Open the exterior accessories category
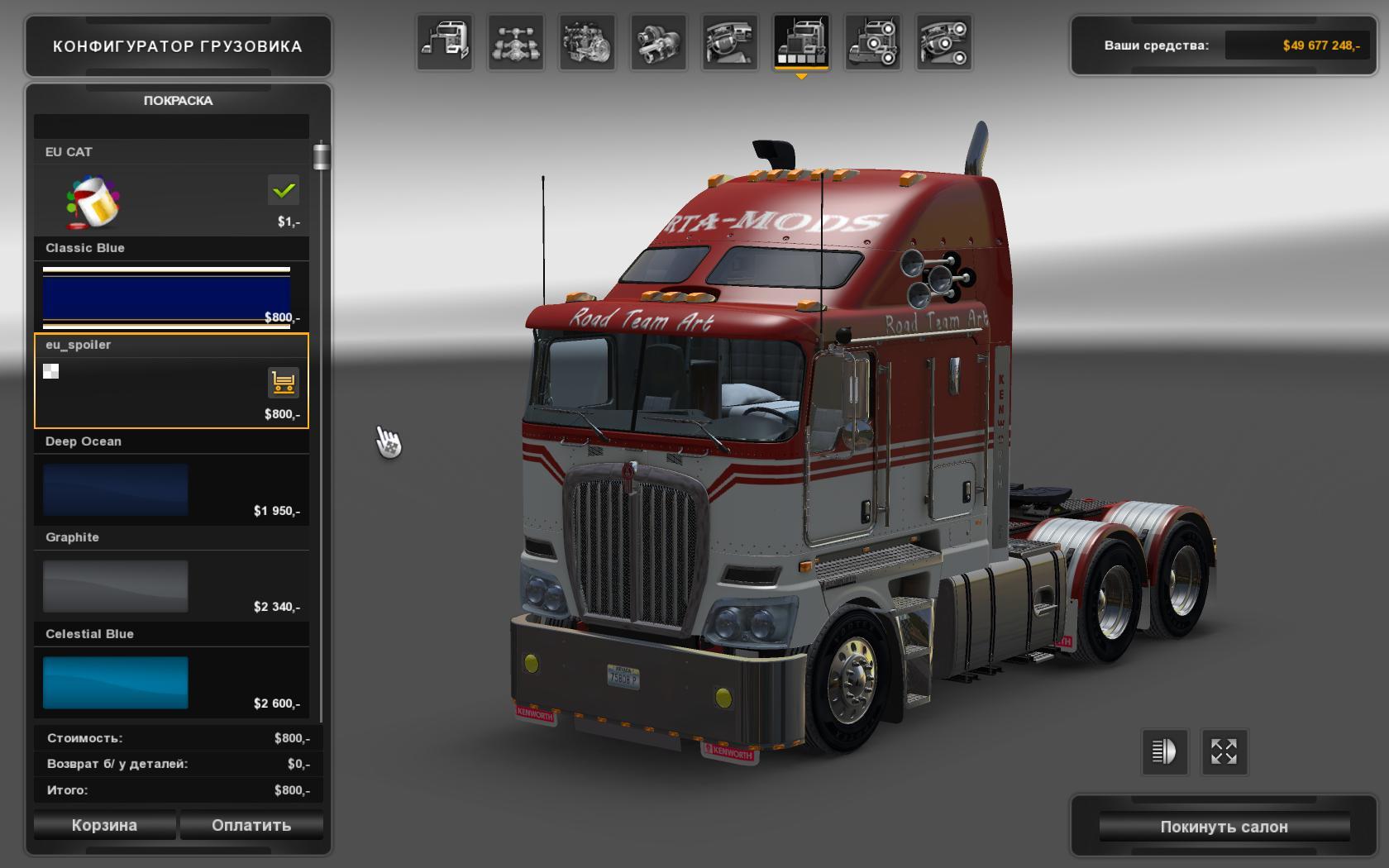The height and width of the screenshot is (868, 1389). click(873, 42)
